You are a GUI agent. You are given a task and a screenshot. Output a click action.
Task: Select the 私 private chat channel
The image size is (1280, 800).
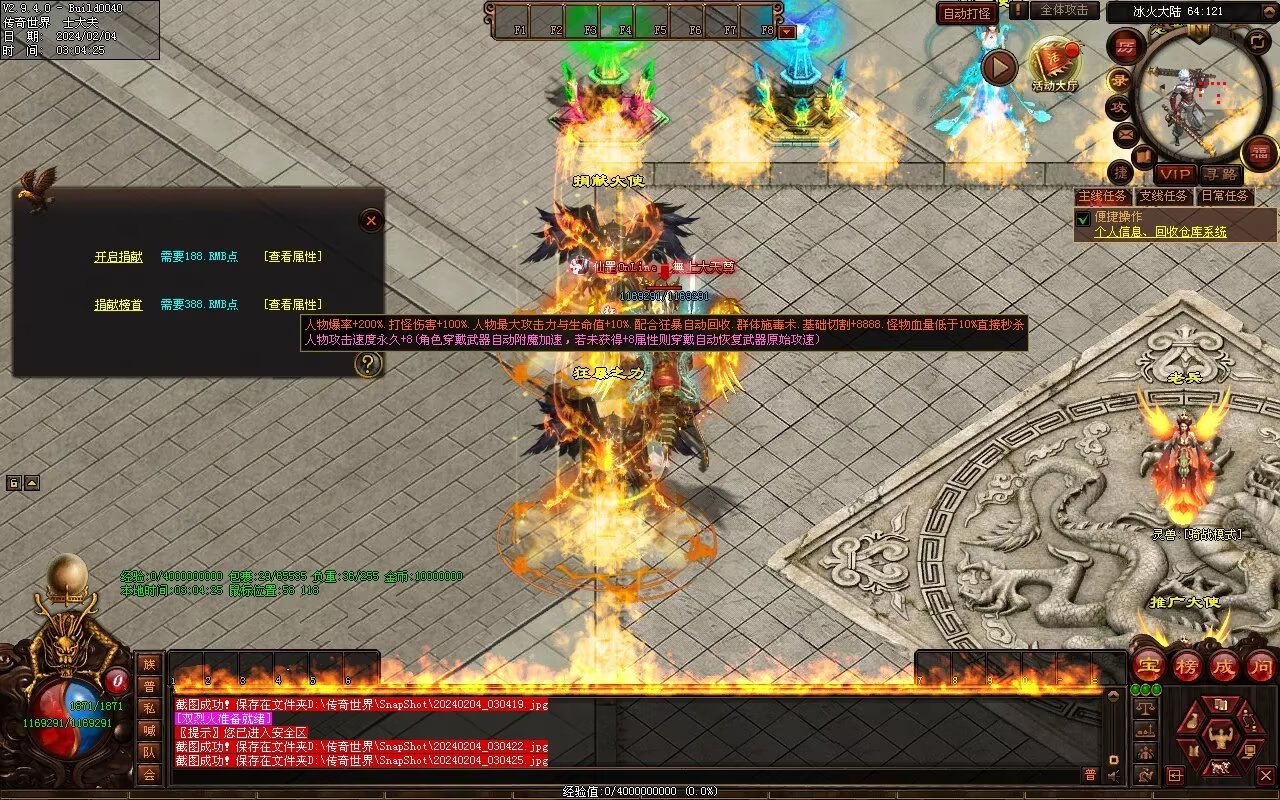149,709
